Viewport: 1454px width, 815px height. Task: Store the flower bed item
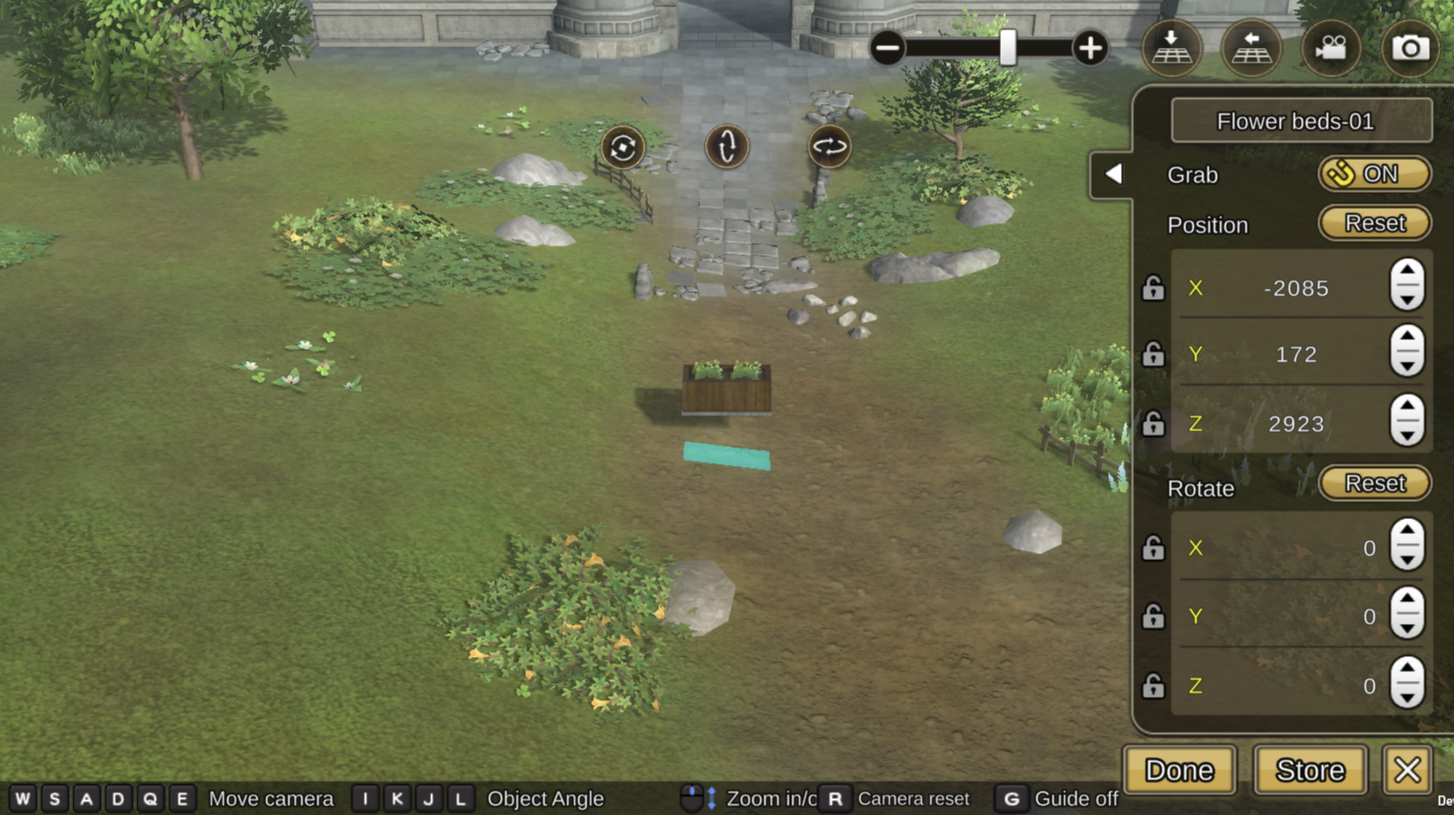pos(1310,770)
